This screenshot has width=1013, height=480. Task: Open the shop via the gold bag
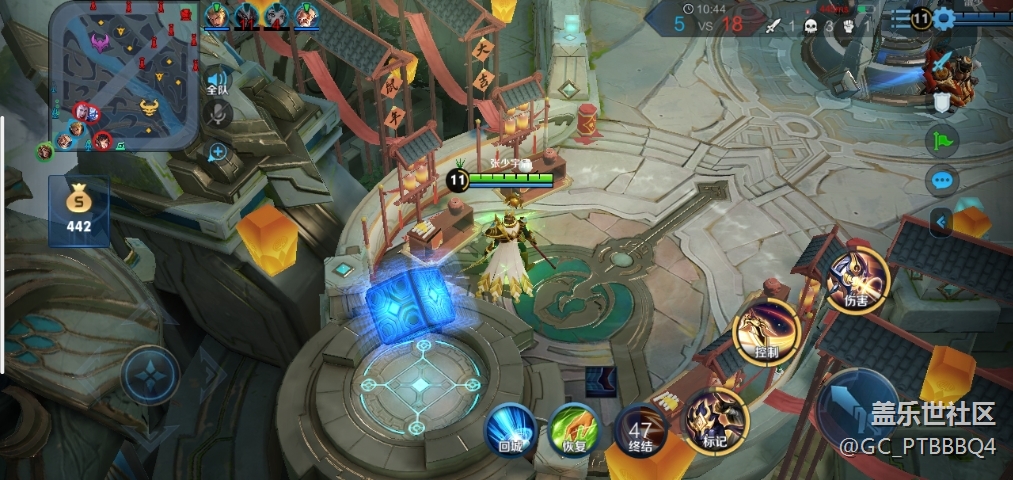(x=78, y=208)
